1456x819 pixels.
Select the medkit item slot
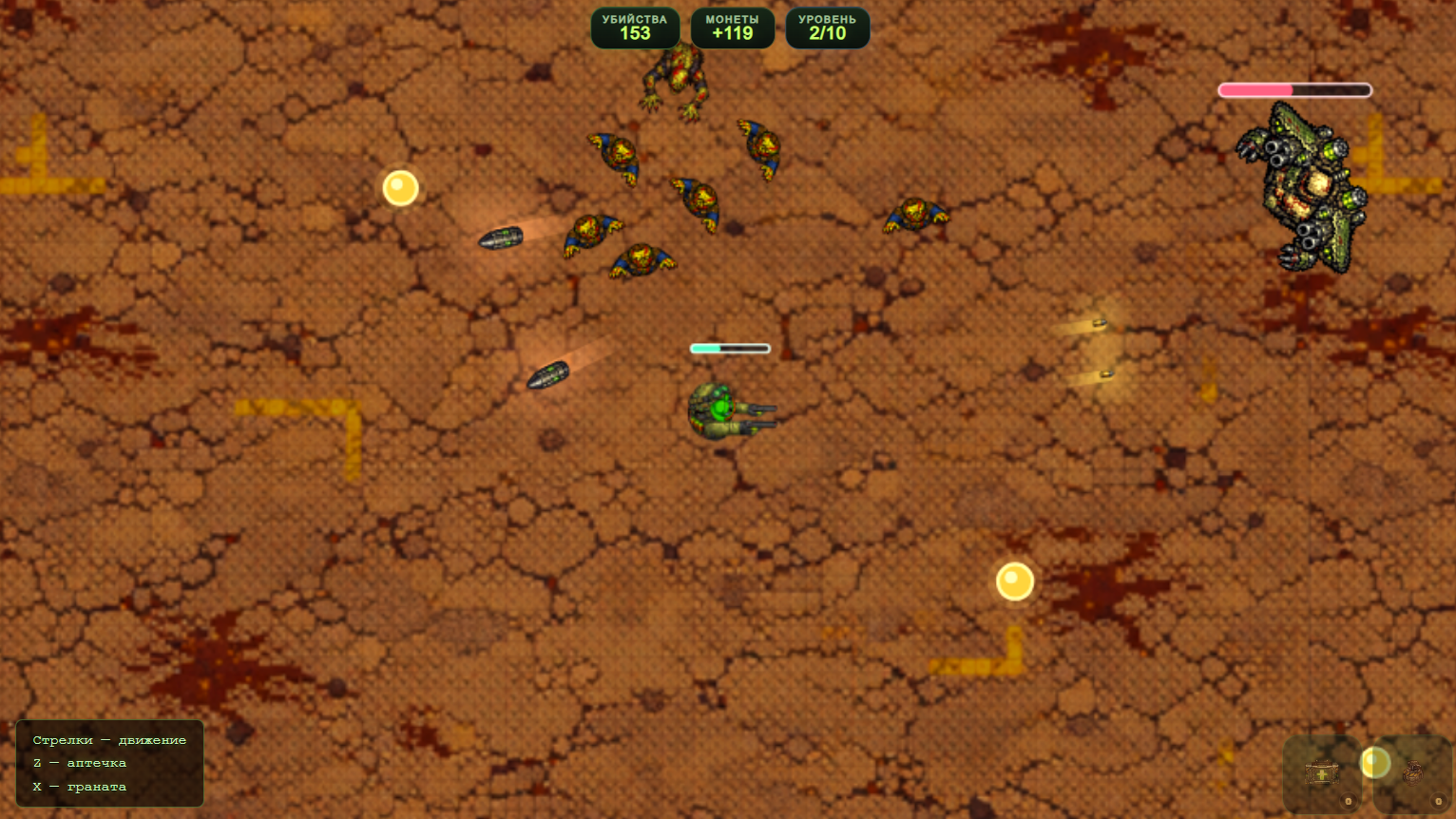click(x=1322, y=772)
